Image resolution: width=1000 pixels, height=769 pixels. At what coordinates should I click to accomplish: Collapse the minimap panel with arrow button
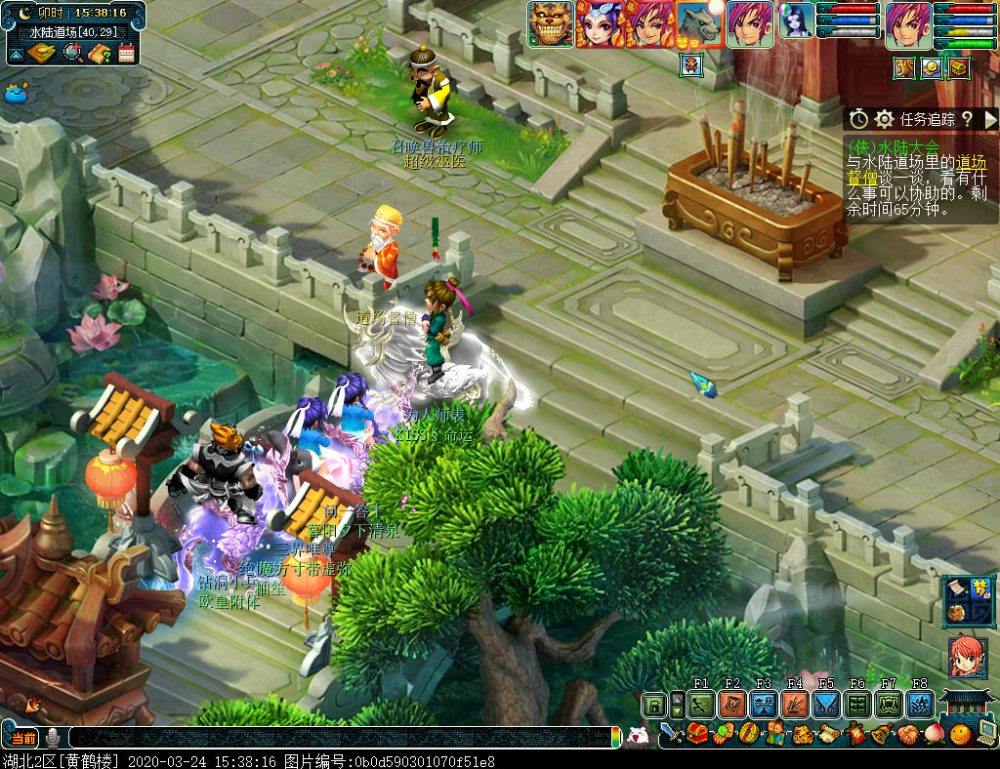click(x=16, y=53)
